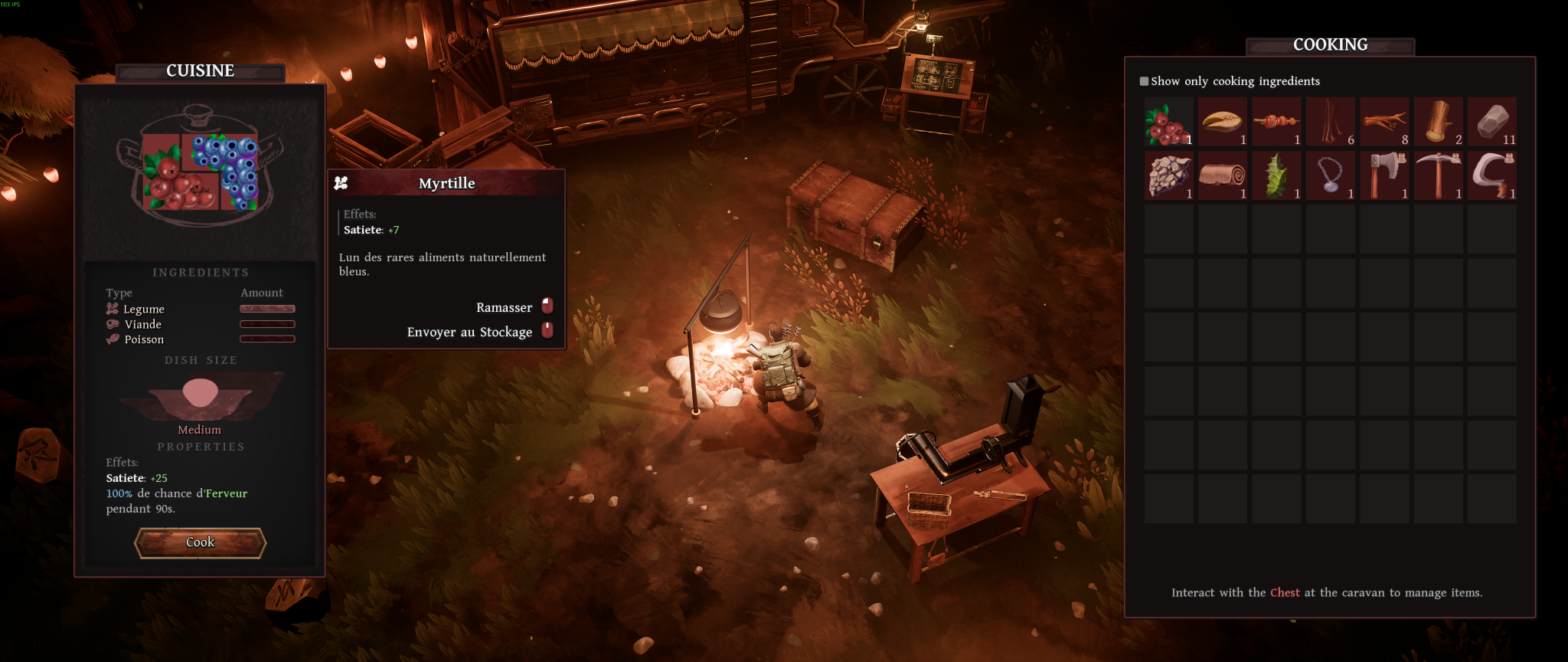Select the sickle tool slot
Image resolution: width=1568 pixels, height=662 pixels.
[x=1492, y=175]
